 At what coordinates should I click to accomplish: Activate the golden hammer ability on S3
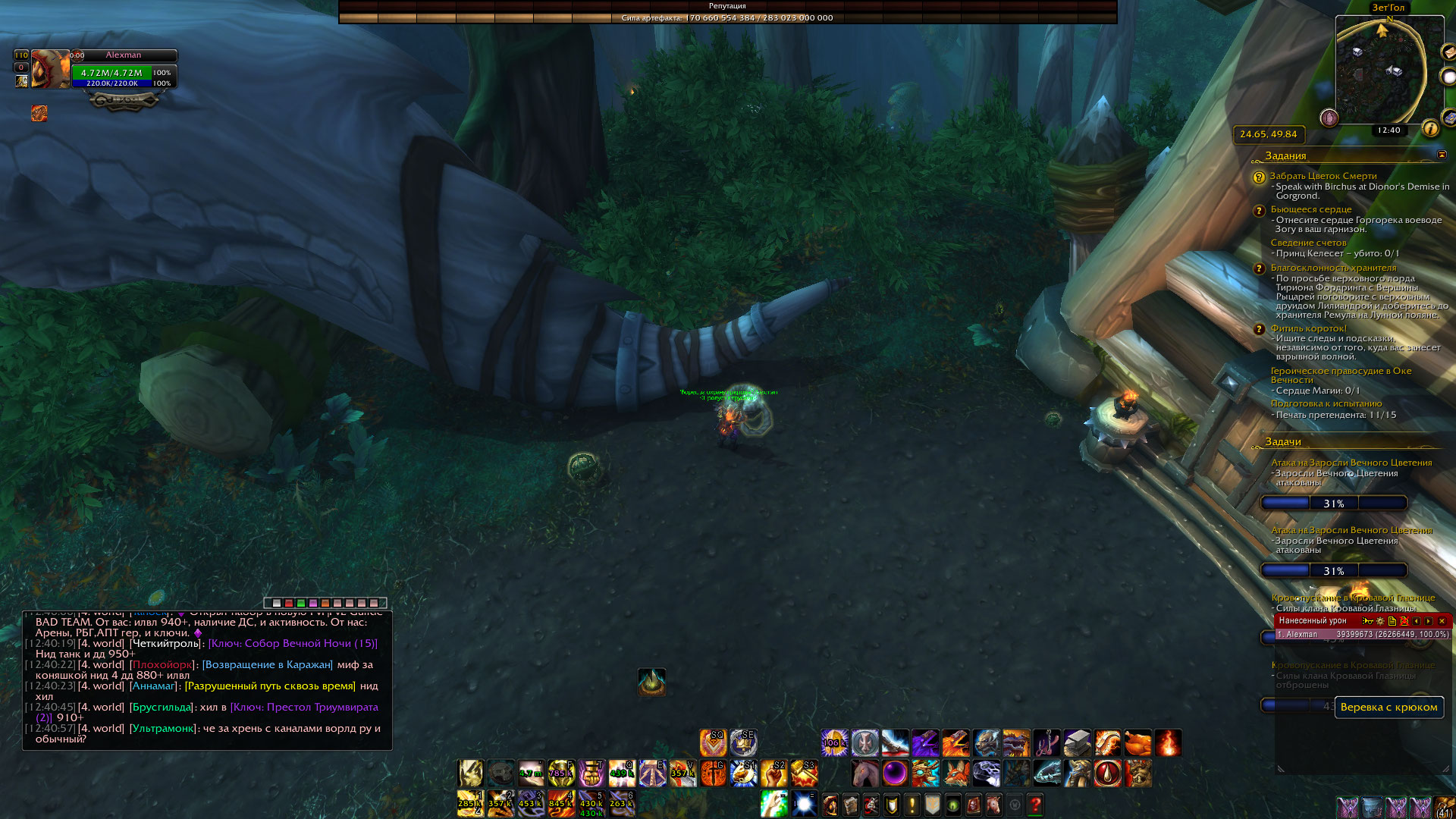pyautogui.click(x=804, y=773)
